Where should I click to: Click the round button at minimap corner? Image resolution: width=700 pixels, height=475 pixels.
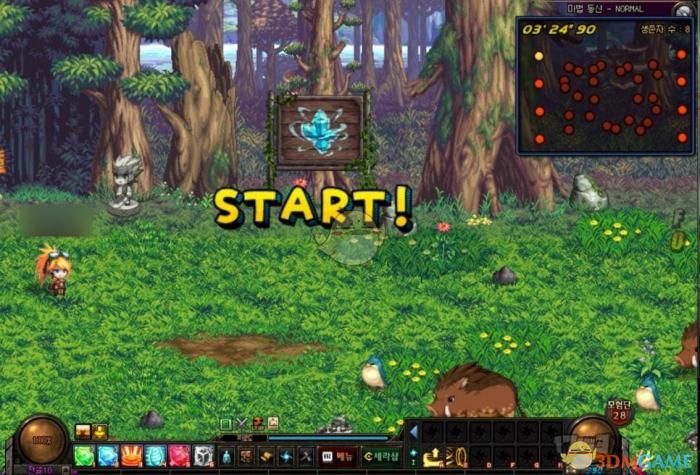(x=682, y=9)
